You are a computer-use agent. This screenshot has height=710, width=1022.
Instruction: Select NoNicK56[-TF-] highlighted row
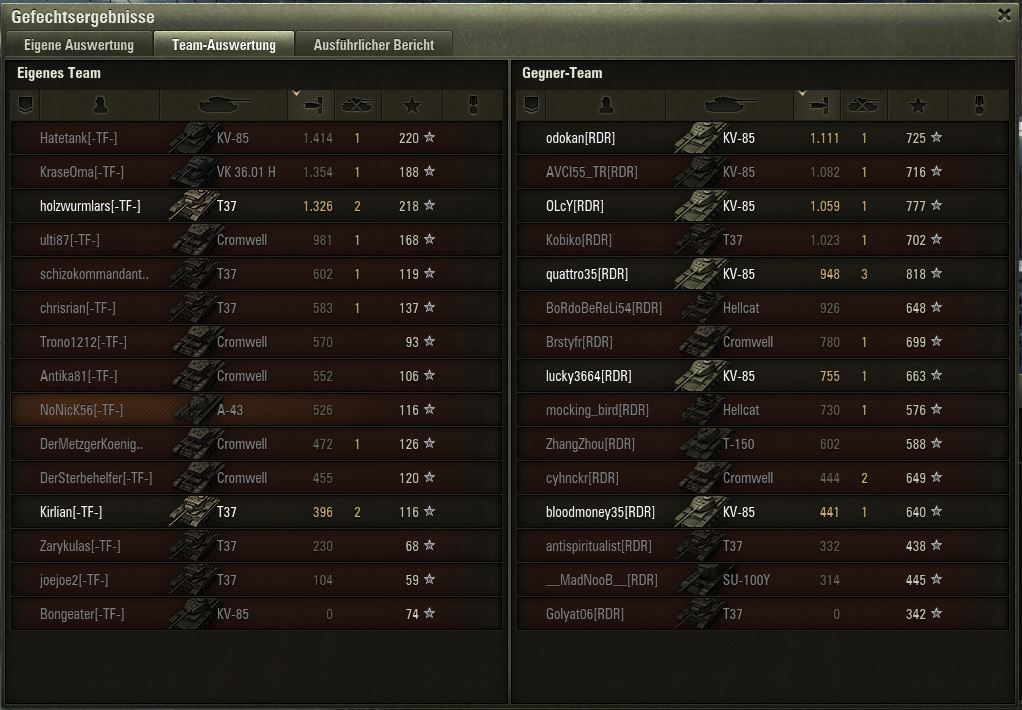point(256,410)
